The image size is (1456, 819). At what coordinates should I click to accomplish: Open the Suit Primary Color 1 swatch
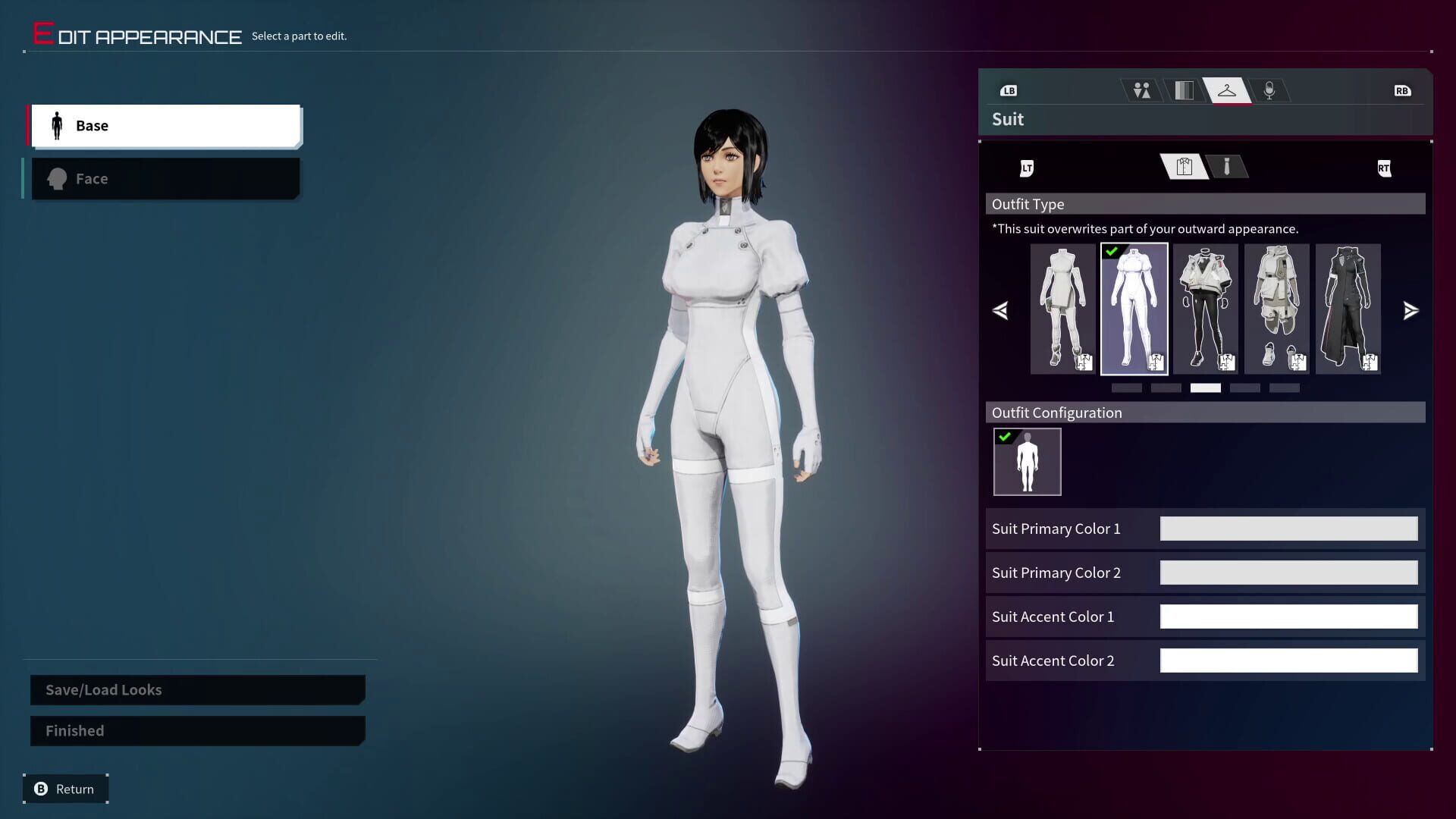(x=1288, y=529)
